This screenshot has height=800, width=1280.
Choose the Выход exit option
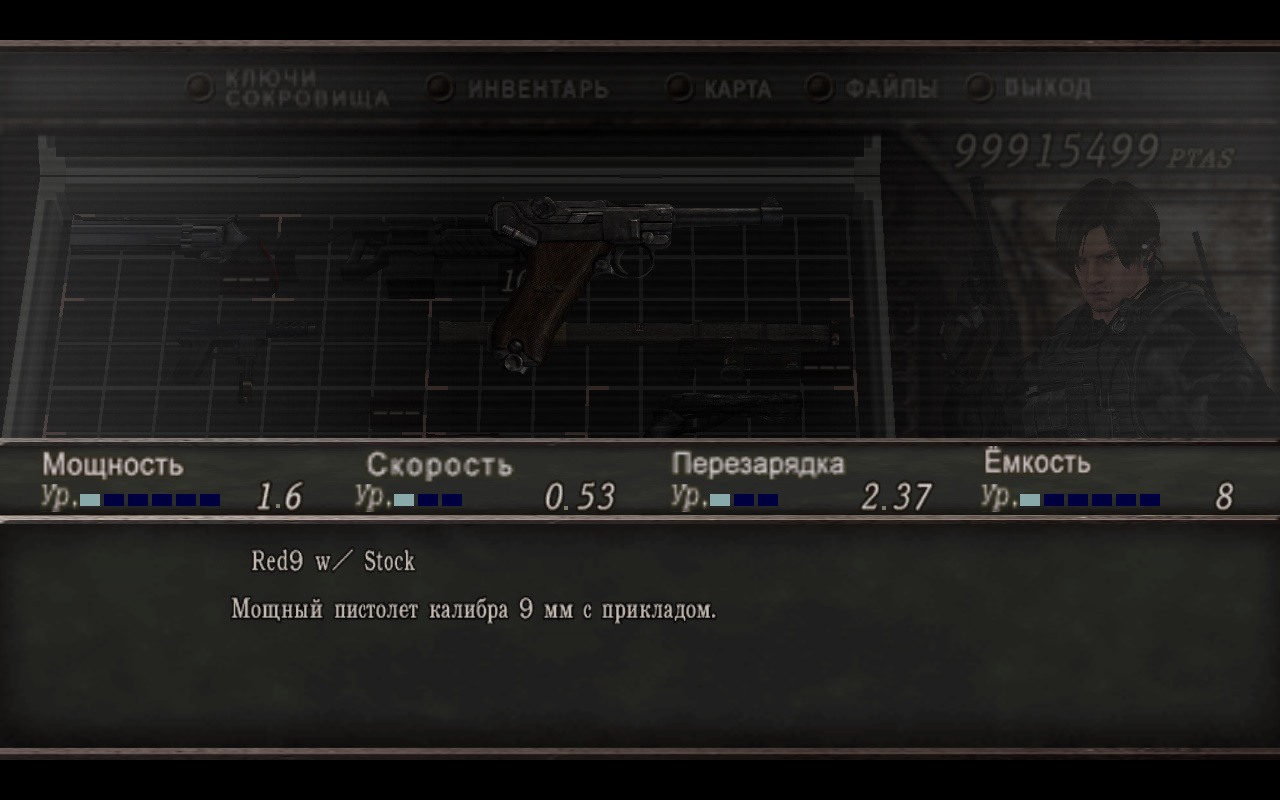1046,88
